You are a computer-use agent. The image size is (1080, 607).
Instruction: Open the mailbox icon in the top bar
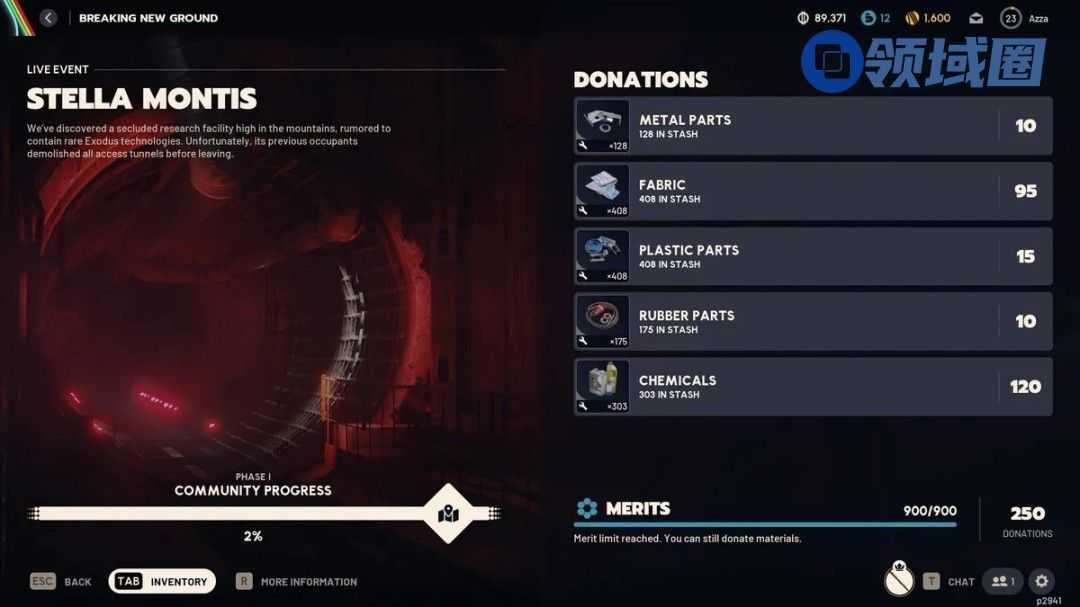[976, 18]
